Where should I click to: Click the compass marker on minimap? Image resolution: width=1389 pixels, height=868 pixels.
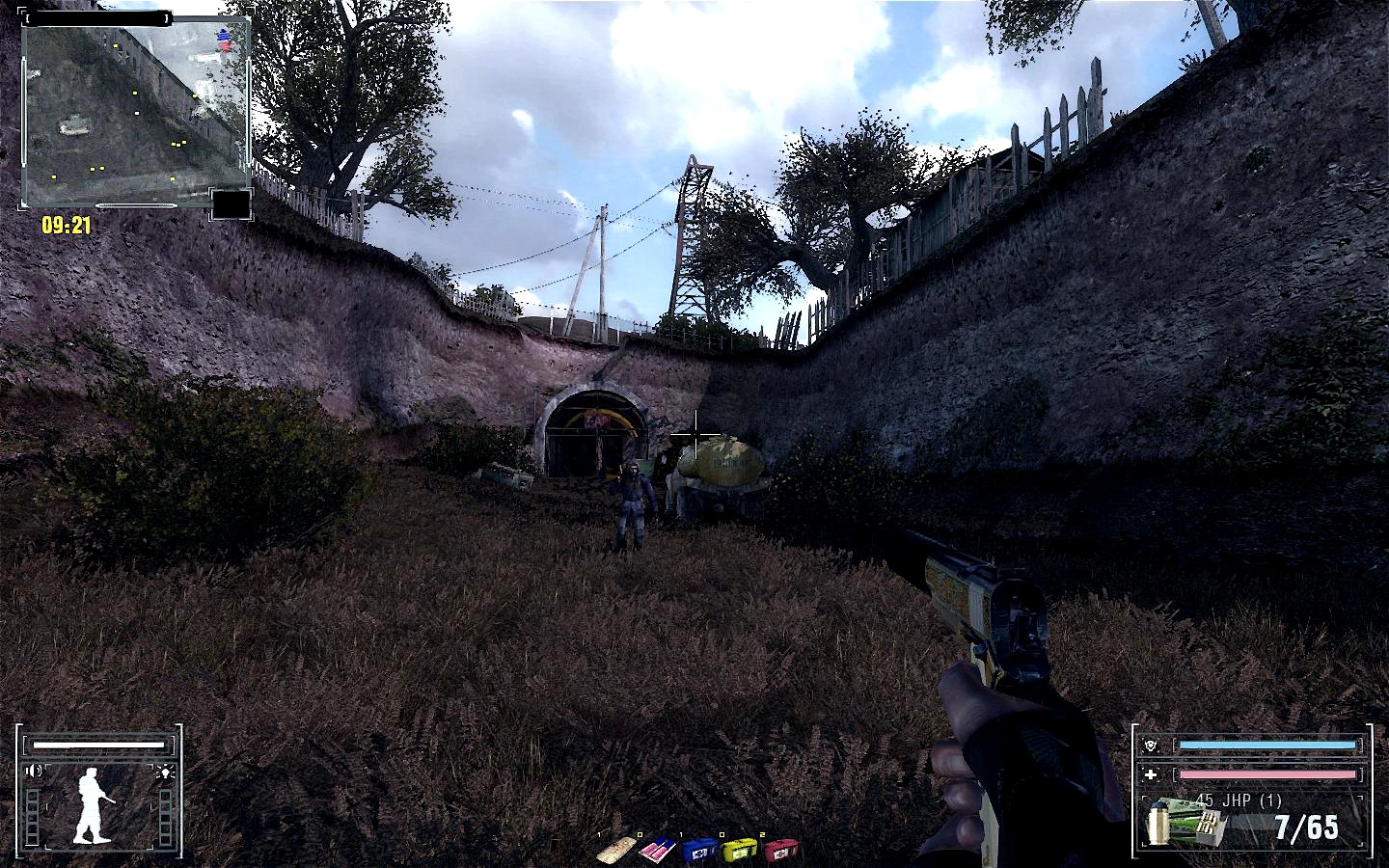[225, 41]
